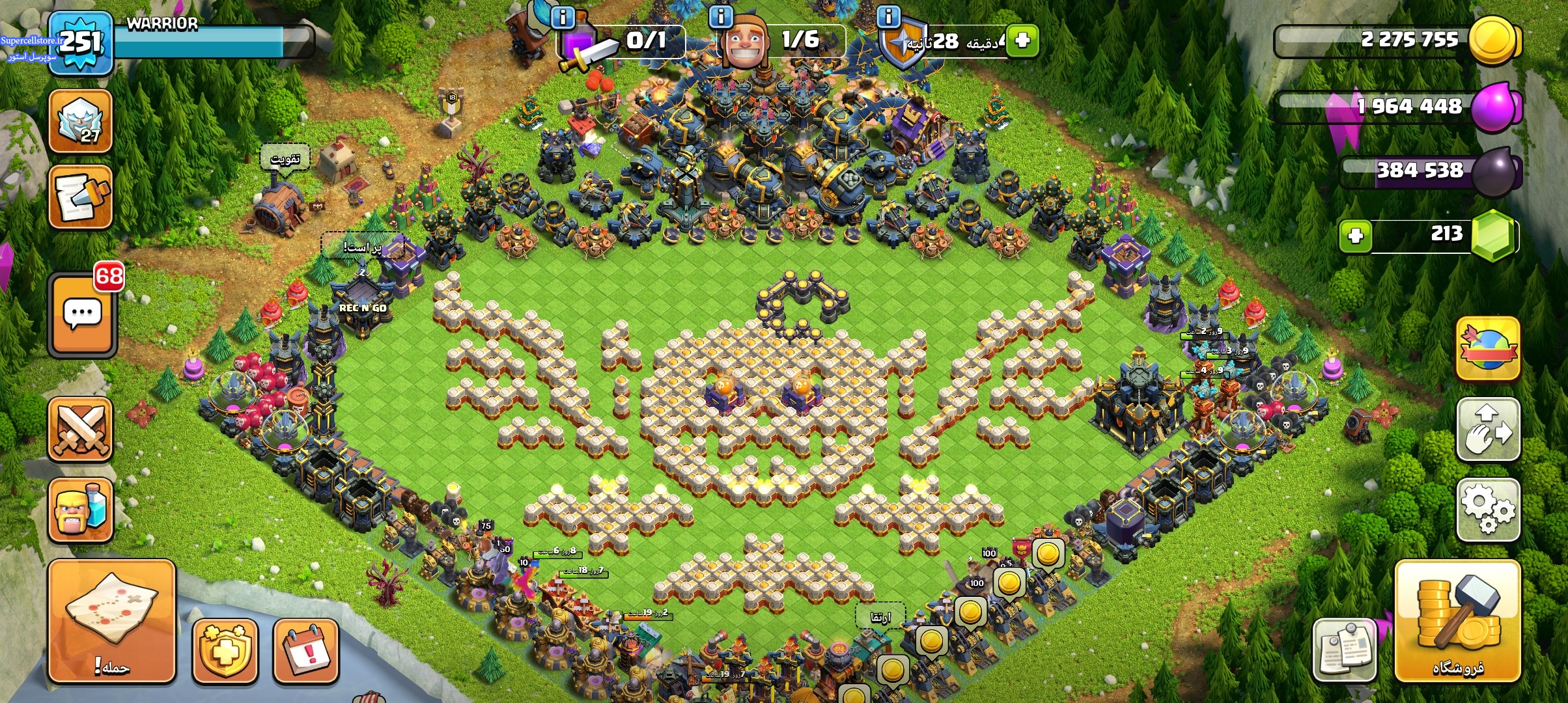Show shield info icon
The height and width of the screenshot is (703, 1568).
[x=888, y=17]
